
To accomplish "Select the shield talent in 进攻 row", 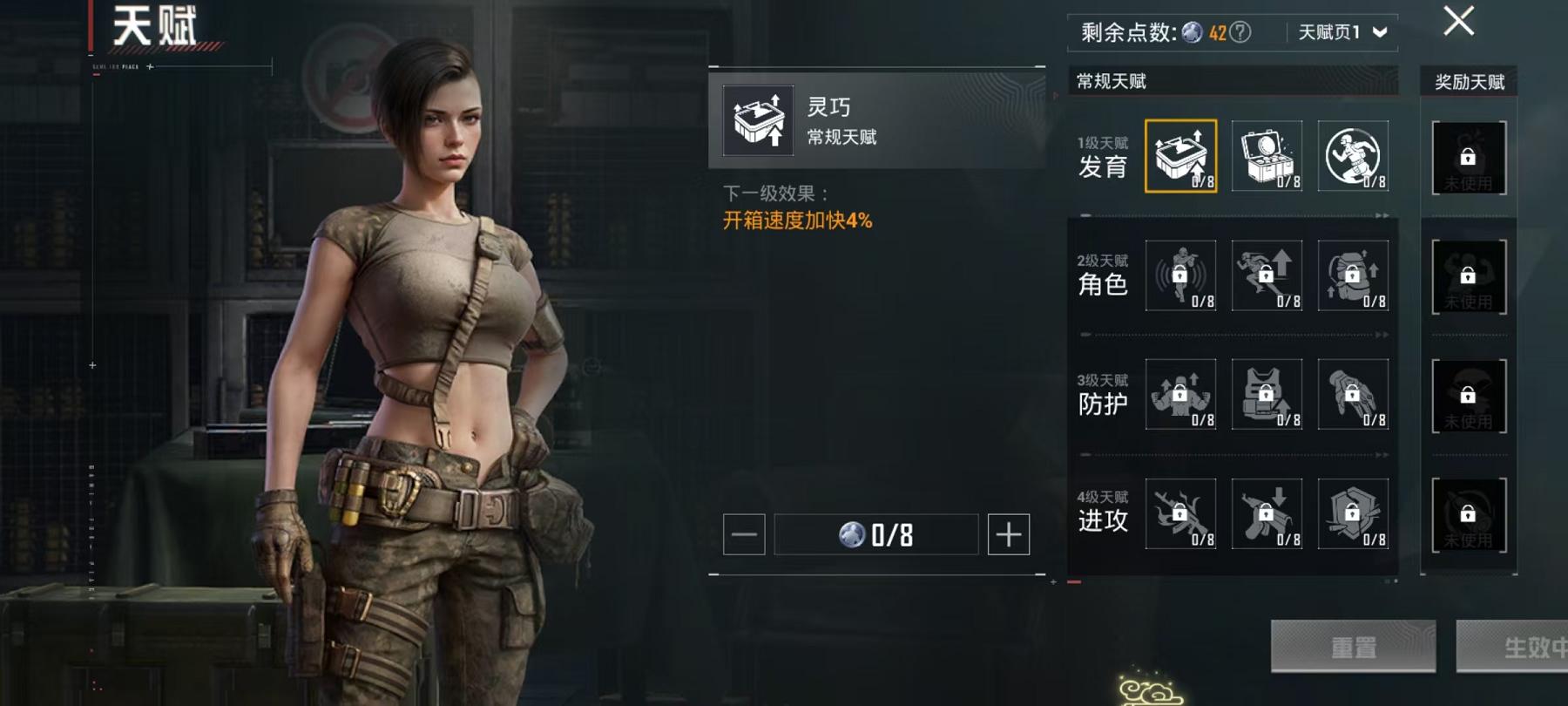I will point(1353,516).
